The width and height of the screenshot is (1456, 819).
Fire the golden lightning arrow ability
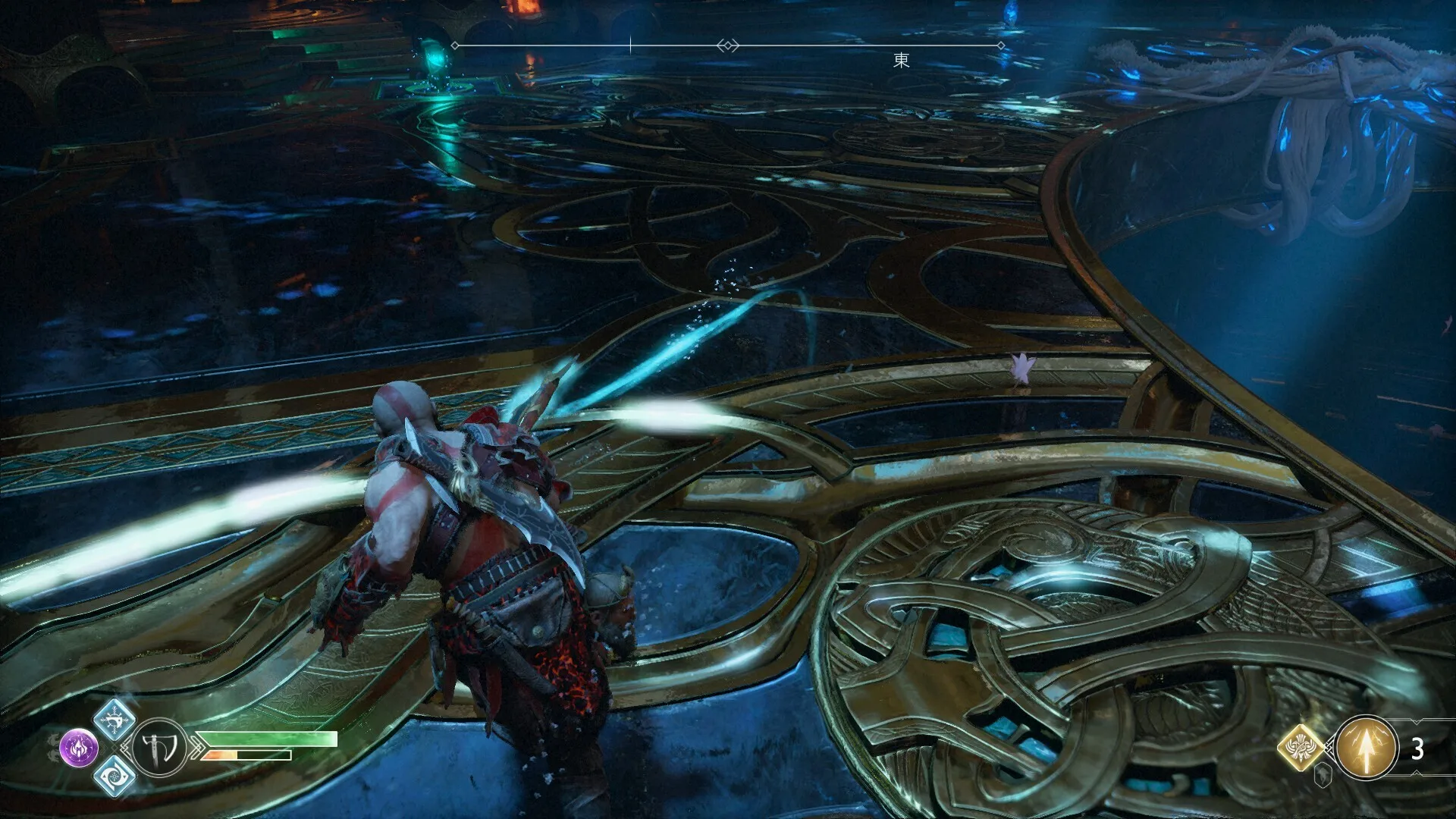(x=1366, y=748)
